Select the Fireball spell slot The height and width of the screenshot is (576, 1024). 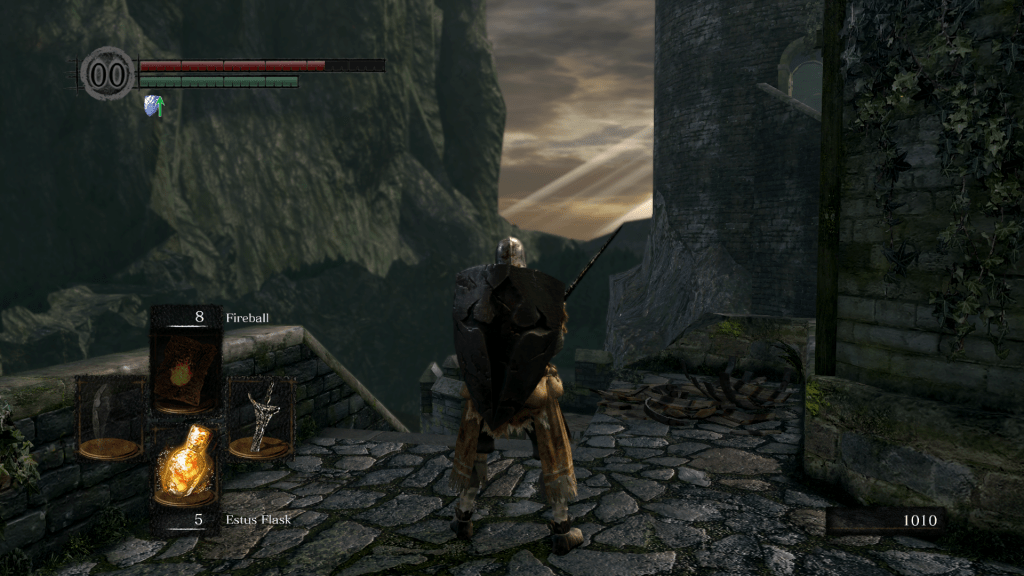click(186, 369)
